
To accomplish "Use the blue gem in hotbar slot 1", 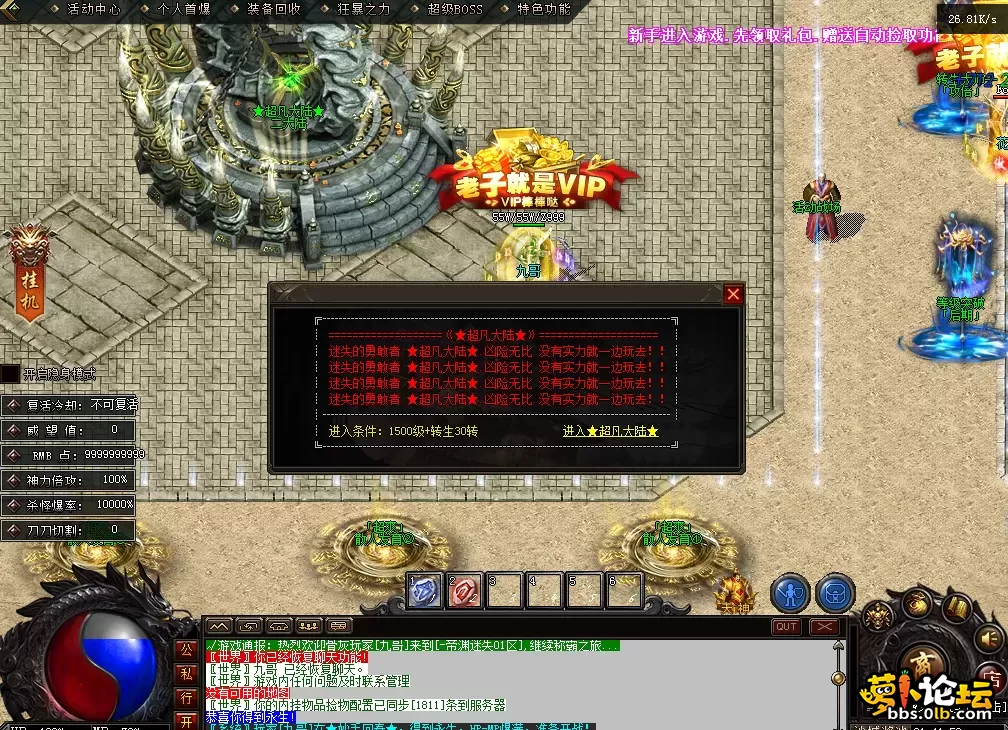I will click(x=424, y=591).
